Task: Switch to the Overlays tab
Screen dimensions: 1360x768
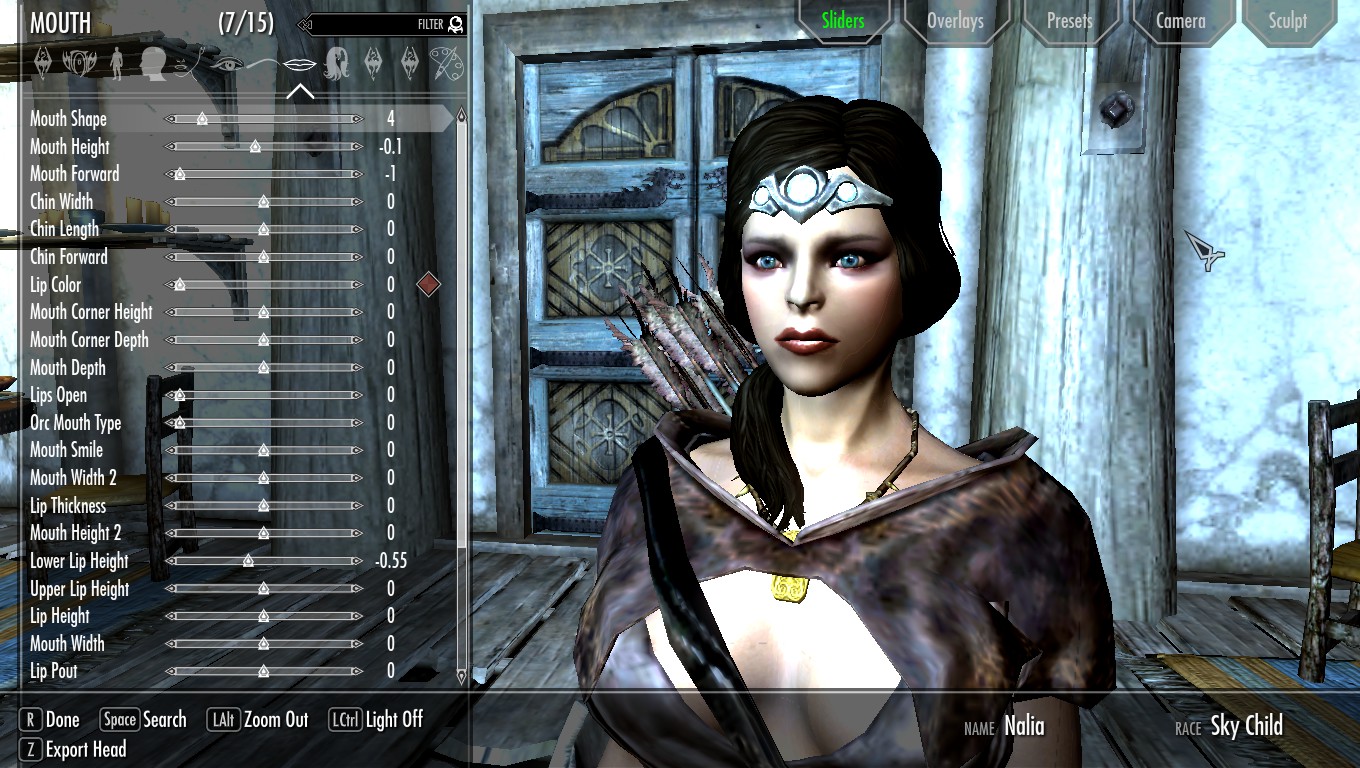Action: [x=955, y=21]
